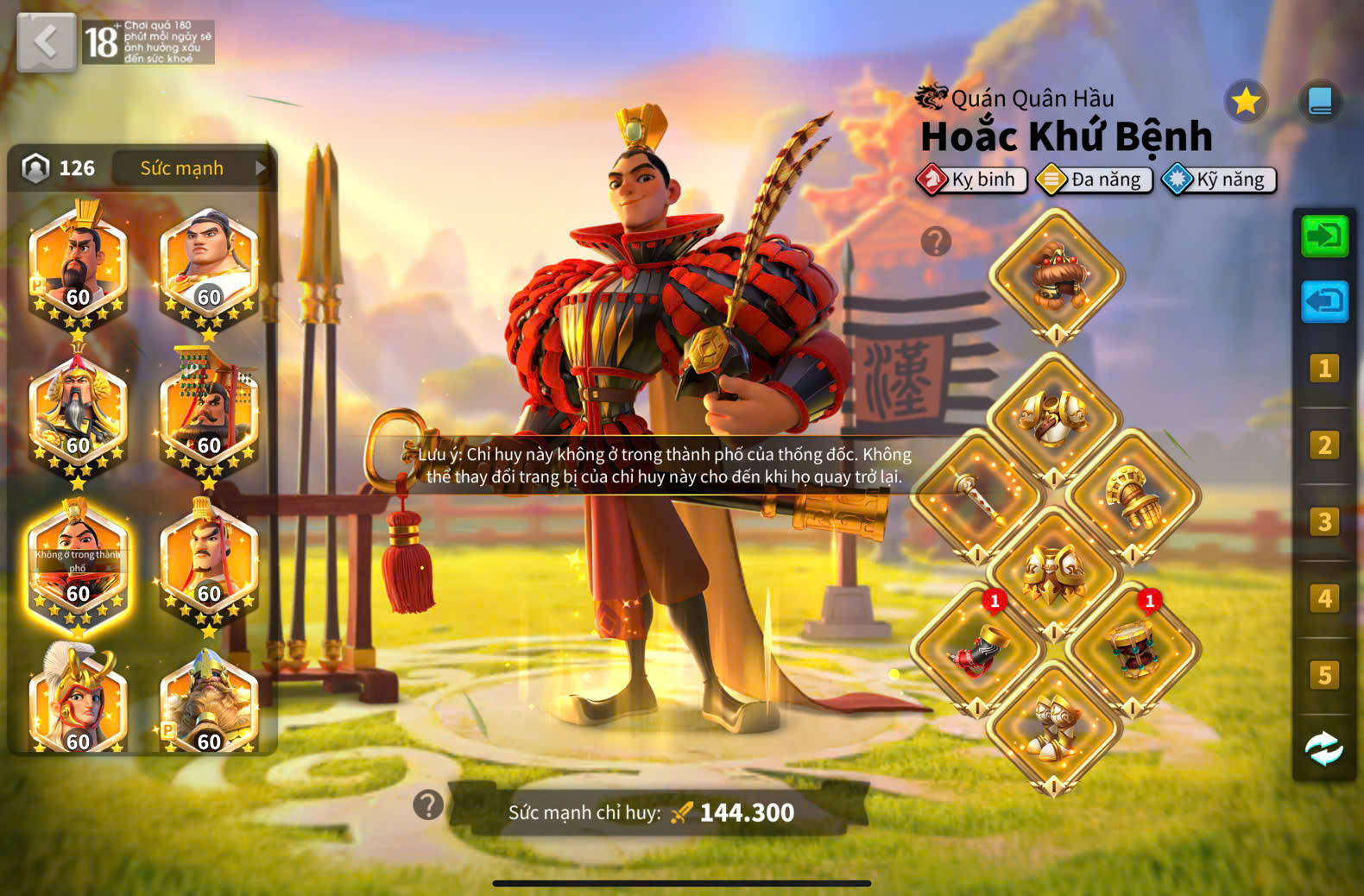The width and height of the screenshot is (1364, 896).
Task: Select the highlighted Hoắc Khứ Bệnh portrait
Action: (78, 565)
